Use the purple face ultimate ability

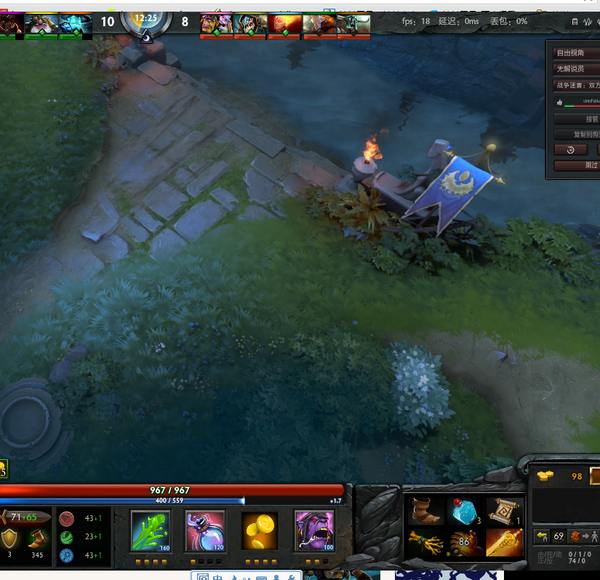(313, 530)
